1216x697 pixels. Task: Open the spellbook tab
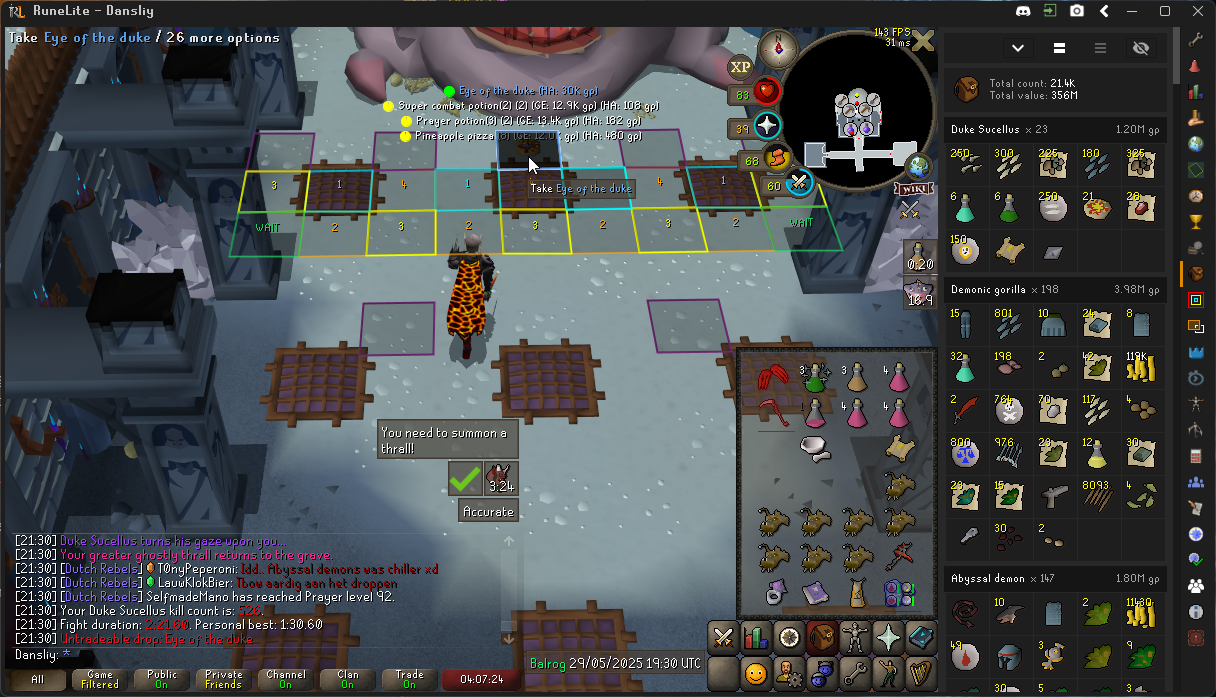(x=921, y=636)
